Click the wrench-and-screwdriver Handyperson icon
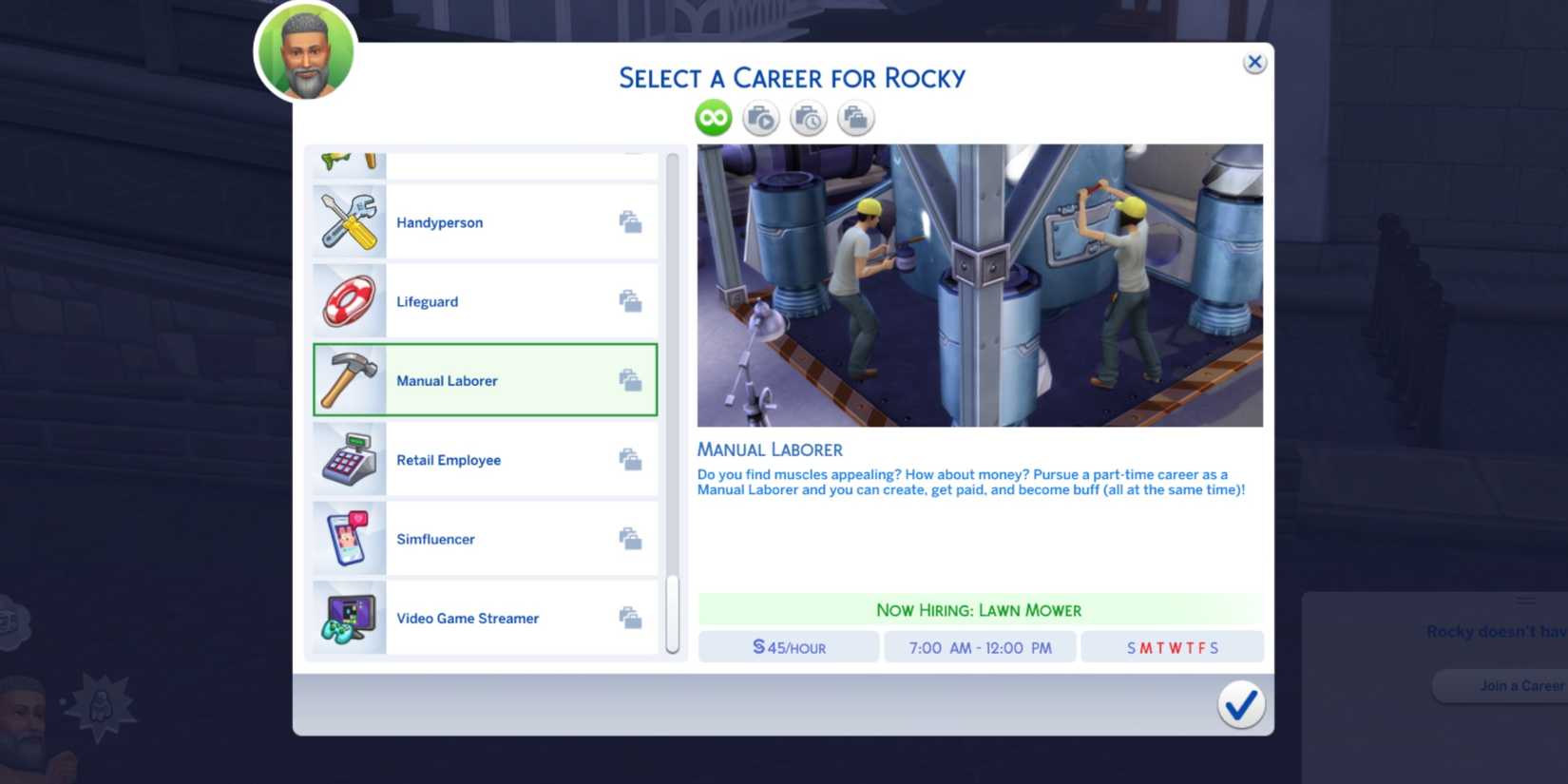 click(x=348, y=220)
